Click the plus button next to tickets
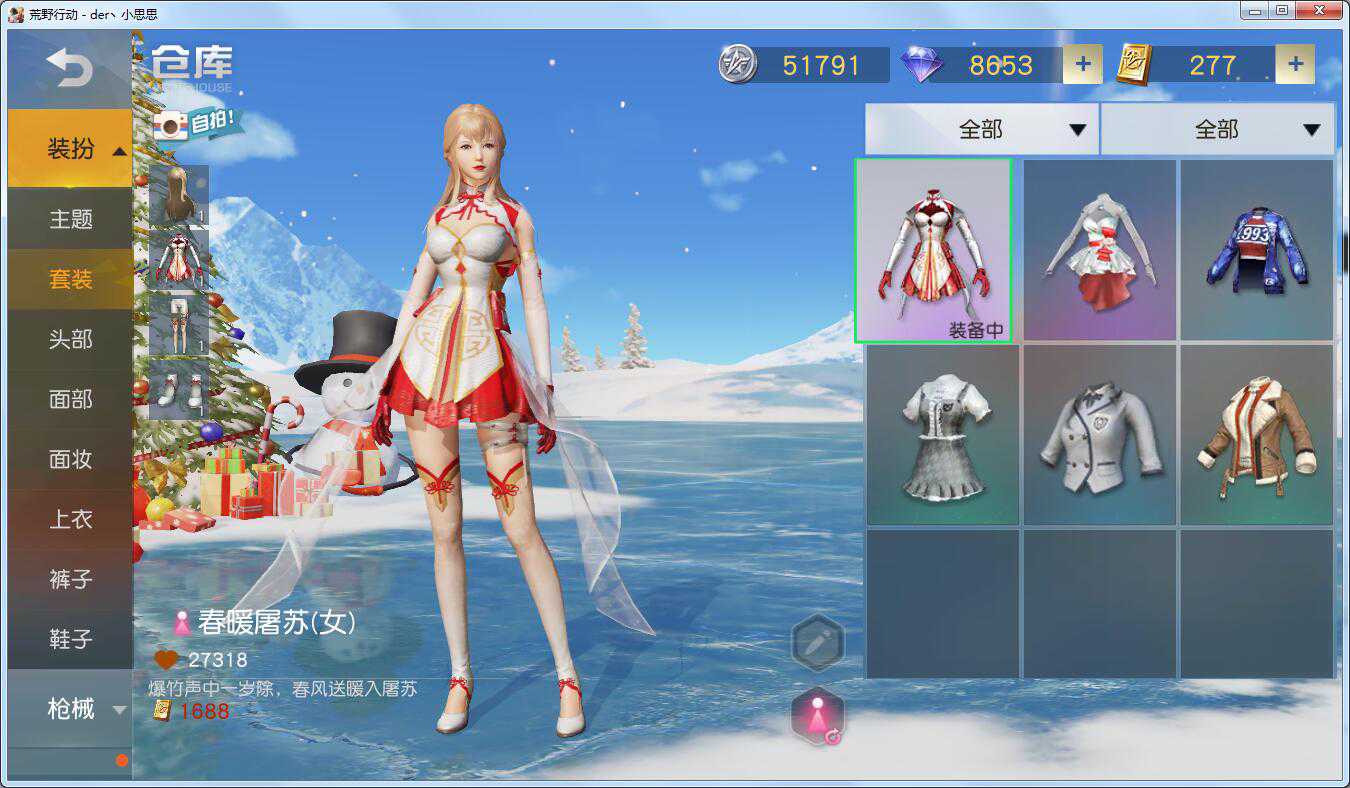 [x=1295, y=63]
